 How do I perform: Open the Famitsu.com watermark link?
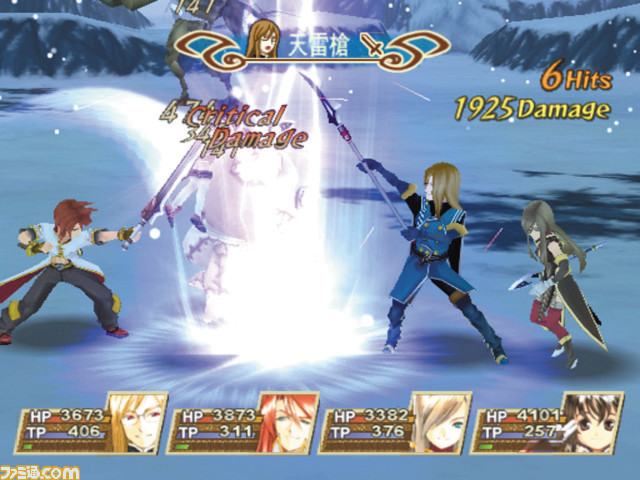pyautogui.click(x=40, y=469)
